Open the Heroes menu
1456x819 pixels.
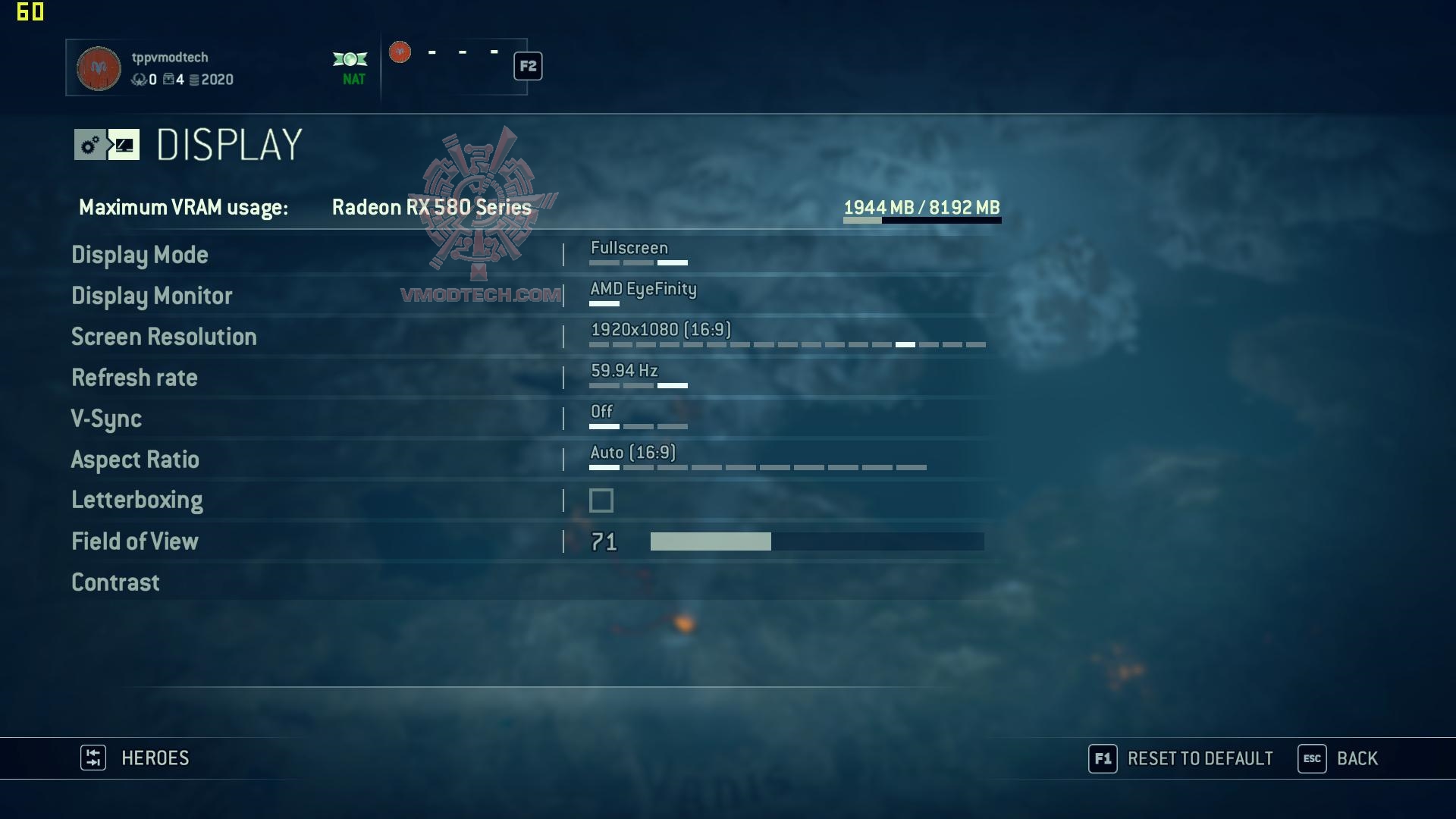pyautogui.click(x=155, y=758)
